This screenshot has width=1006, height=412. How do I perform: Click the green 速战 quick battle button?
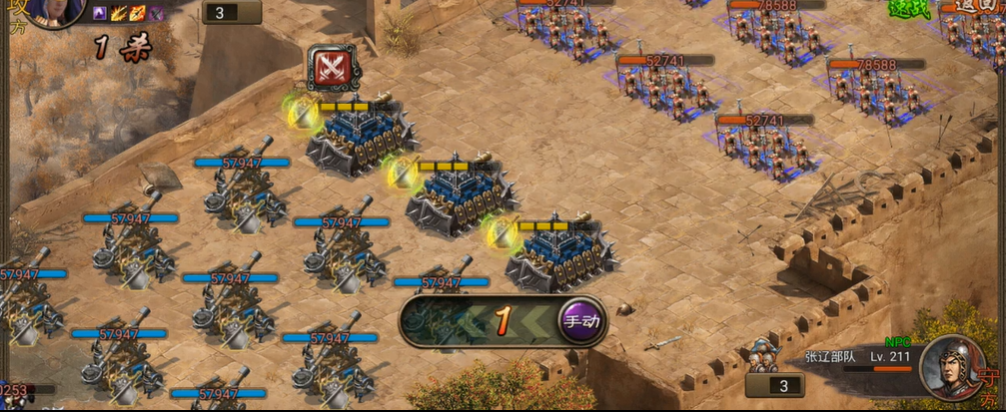pos(910,9)
